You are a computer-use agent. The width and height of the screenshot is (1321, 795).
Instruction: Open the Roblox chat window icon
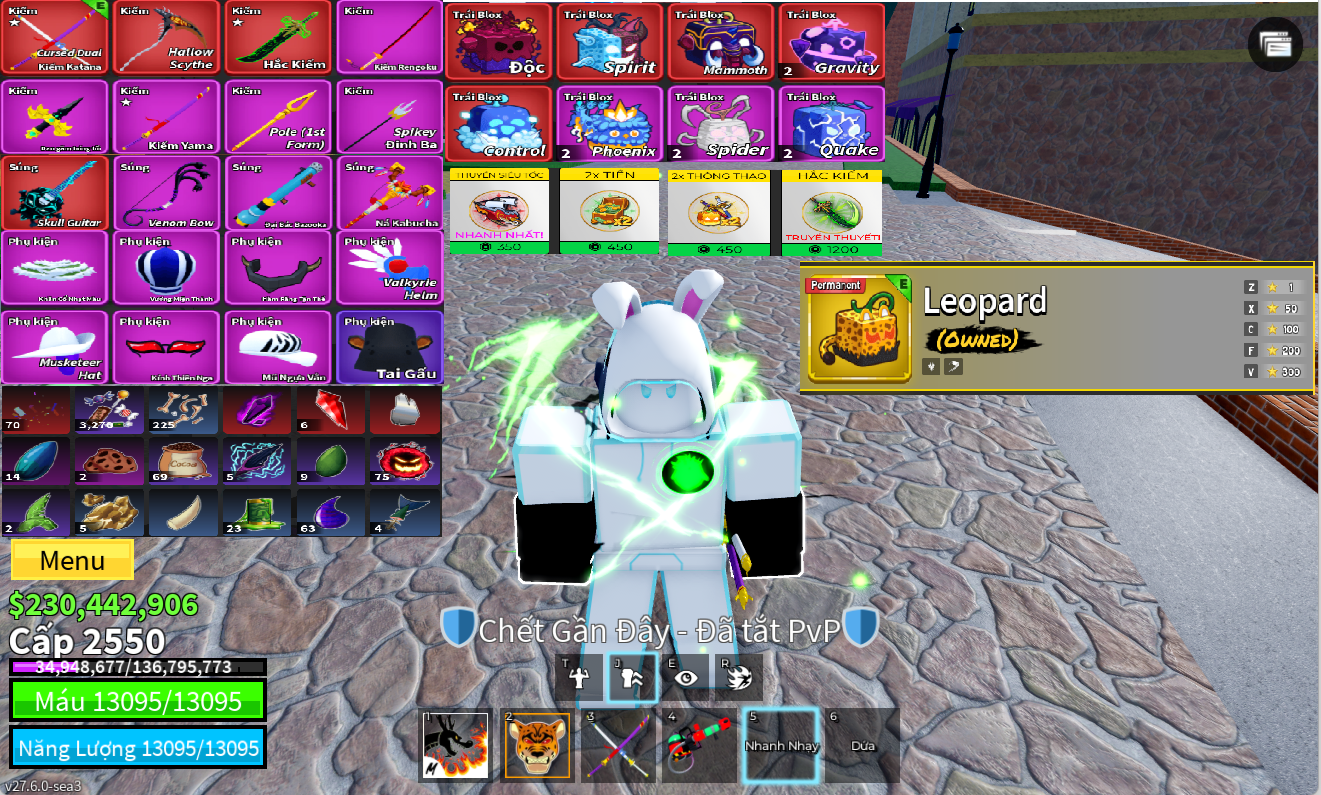point(1275,44)
